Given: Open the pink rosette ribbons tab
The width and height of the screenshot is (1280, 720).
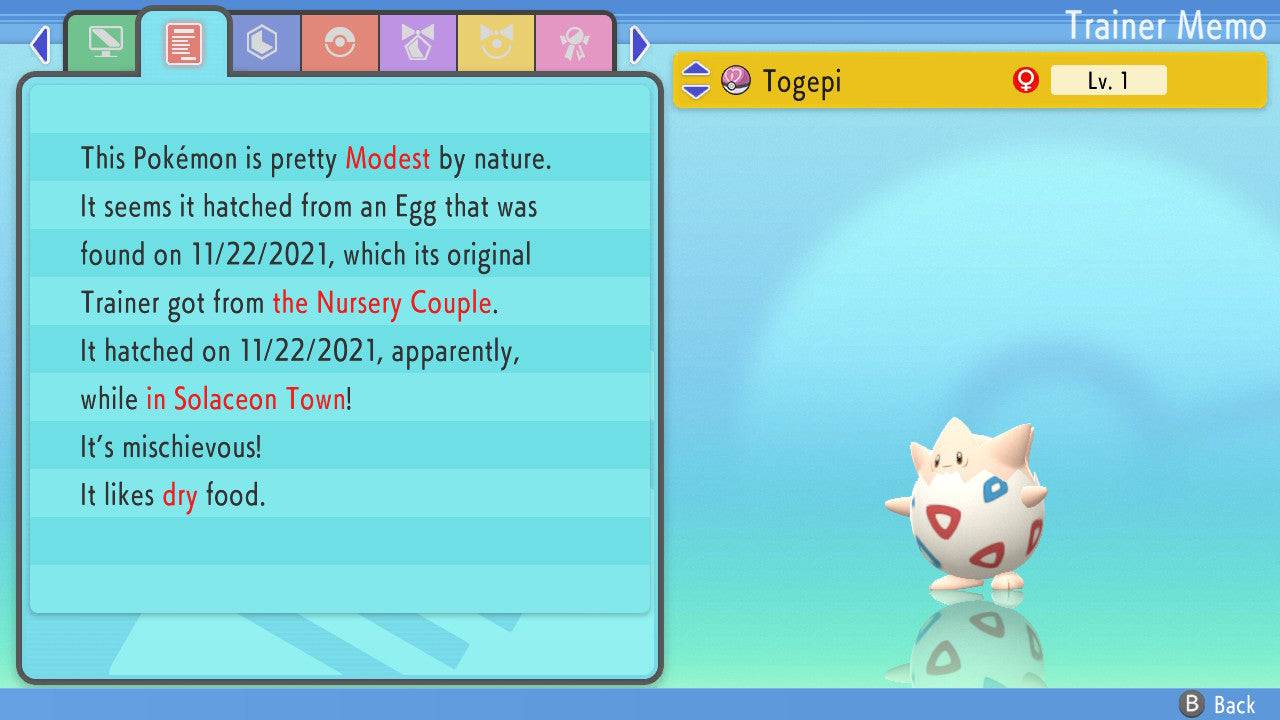Looking at the screenshot, I should coord(574,43).
